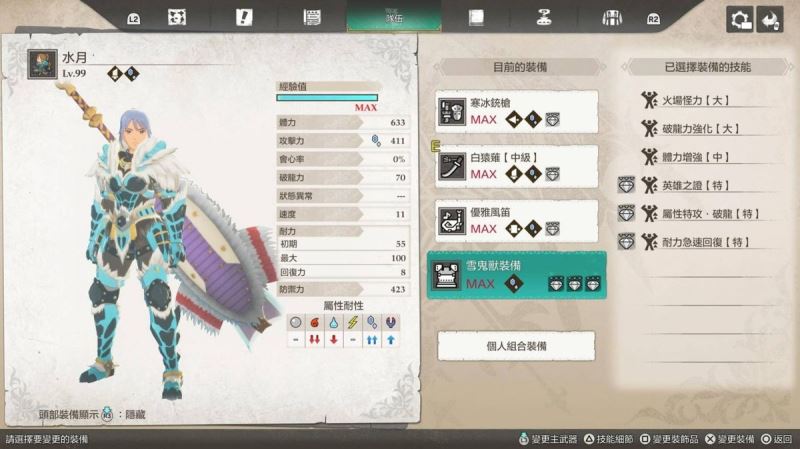Click the gear settings icon at top right

click(741, 19)
